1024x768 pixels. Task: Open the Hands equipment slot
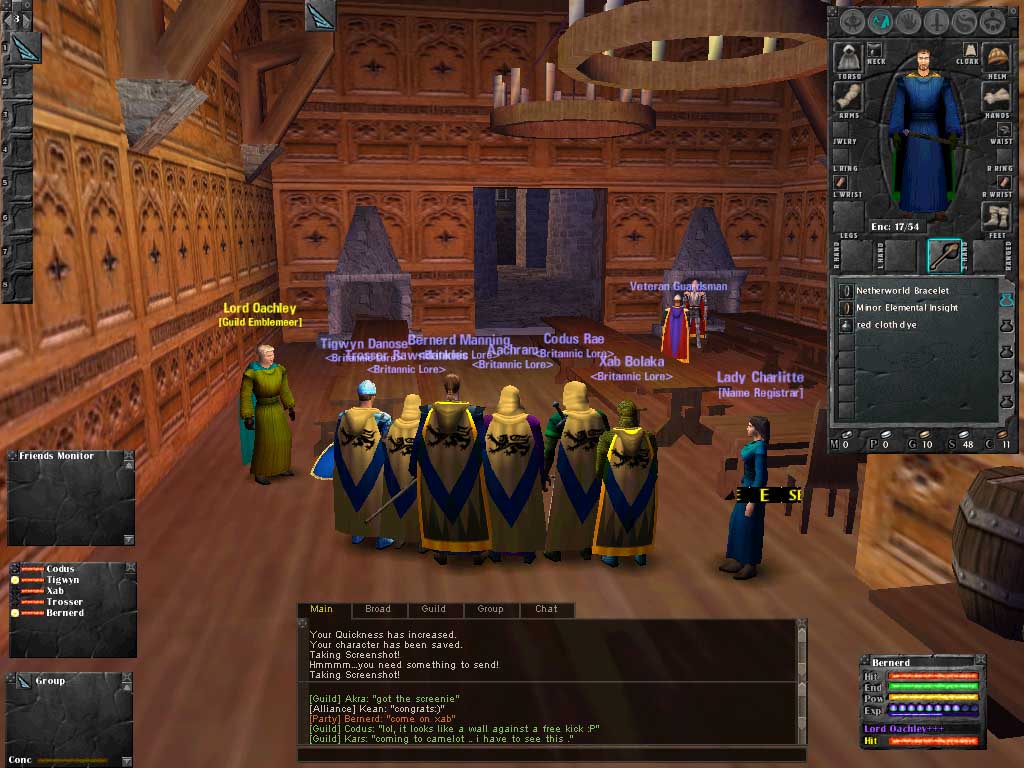tap(995, 97)
